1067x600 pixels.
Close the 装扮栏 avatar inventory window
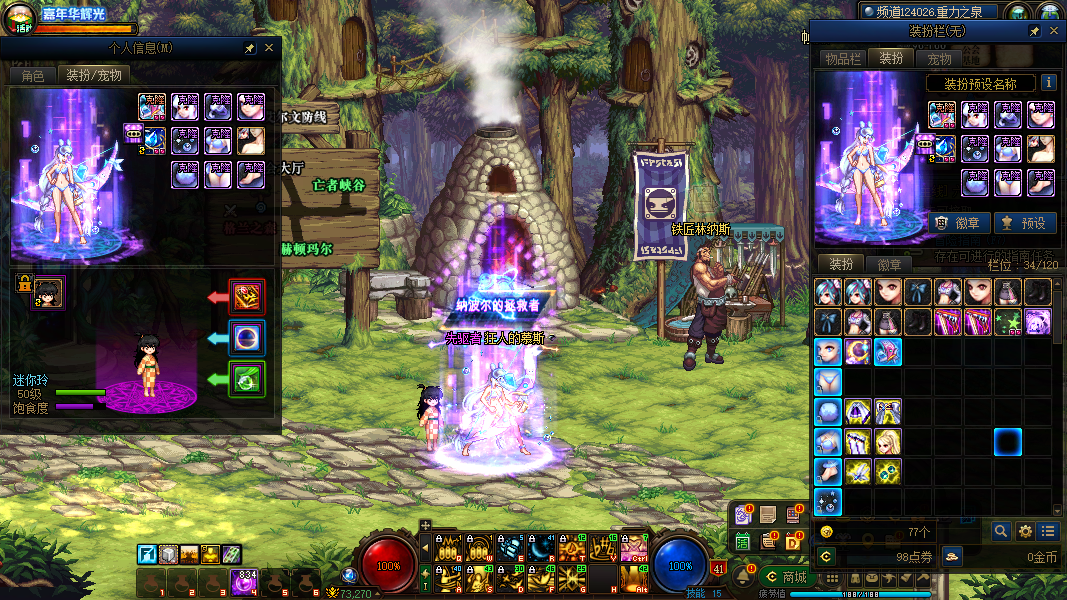pos(1054,31)
